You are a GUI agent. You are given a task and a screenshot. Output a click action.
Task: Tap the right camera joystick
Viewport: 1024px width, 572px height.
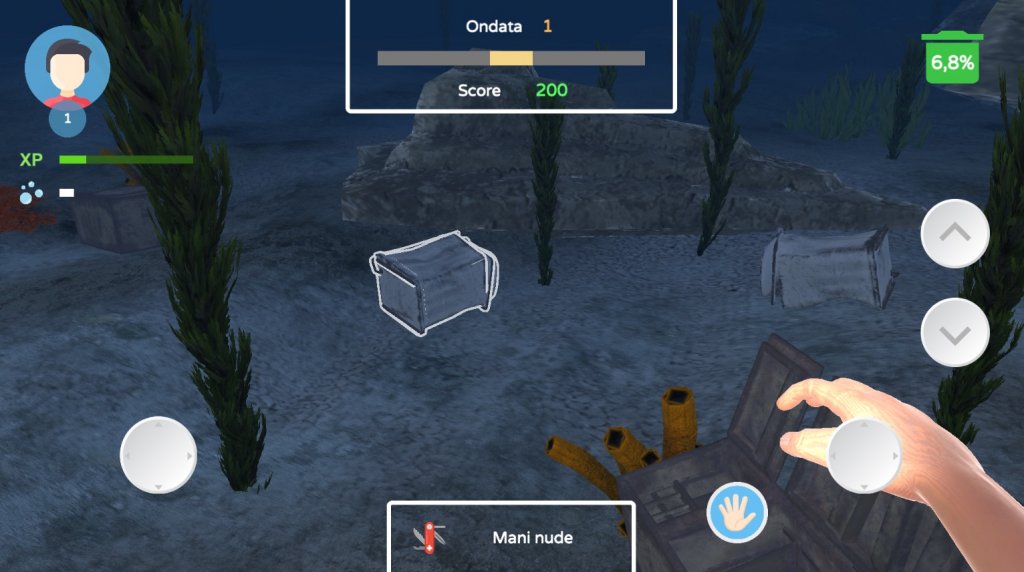point(866,455)
